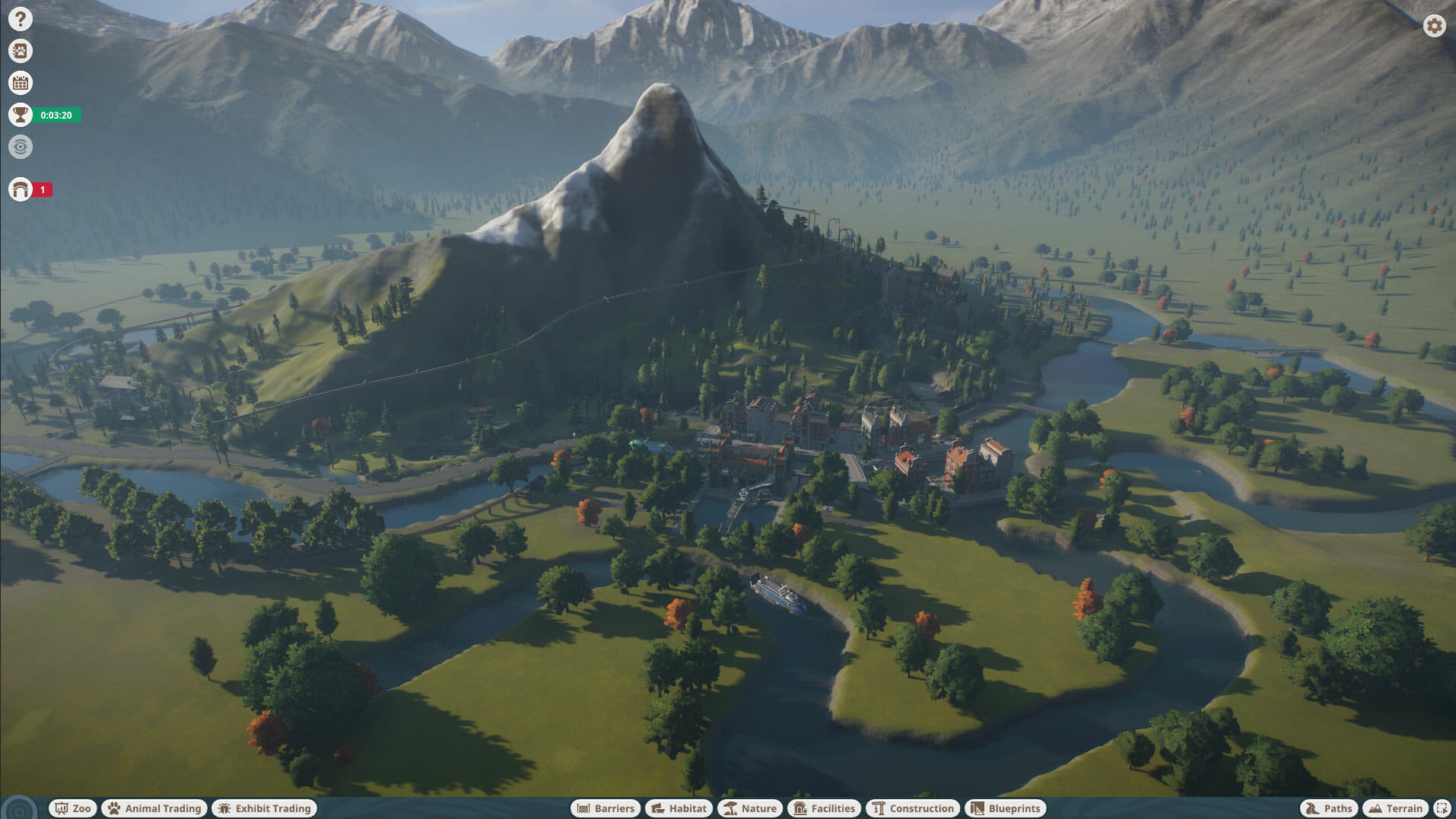Toggle the eye view icon
This screenshot has width=1456, height=819.
pos(21,147)
